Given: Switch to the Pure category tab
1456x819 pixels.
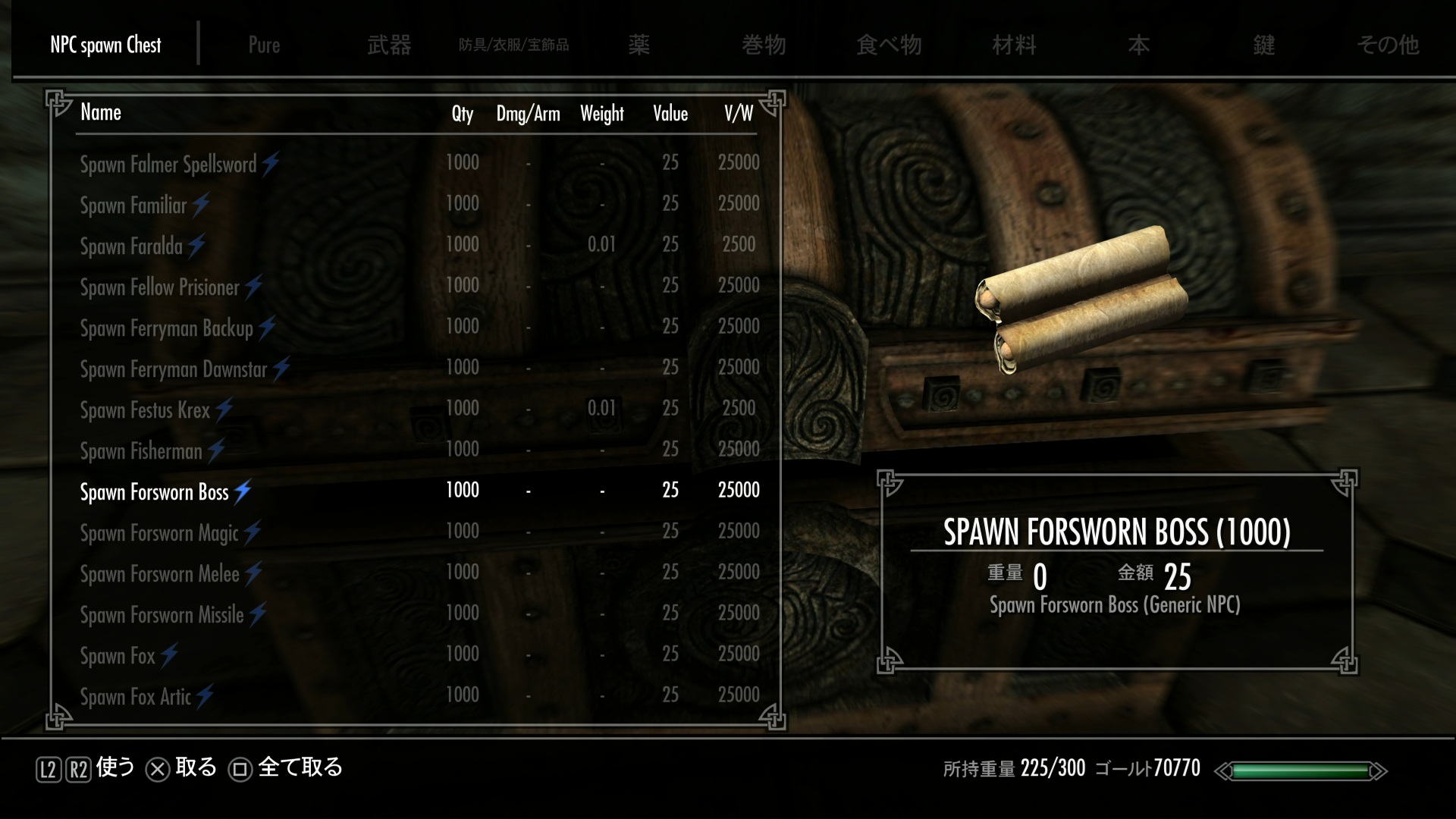Looking at the screenshot, I should click(x=264, y=45).
